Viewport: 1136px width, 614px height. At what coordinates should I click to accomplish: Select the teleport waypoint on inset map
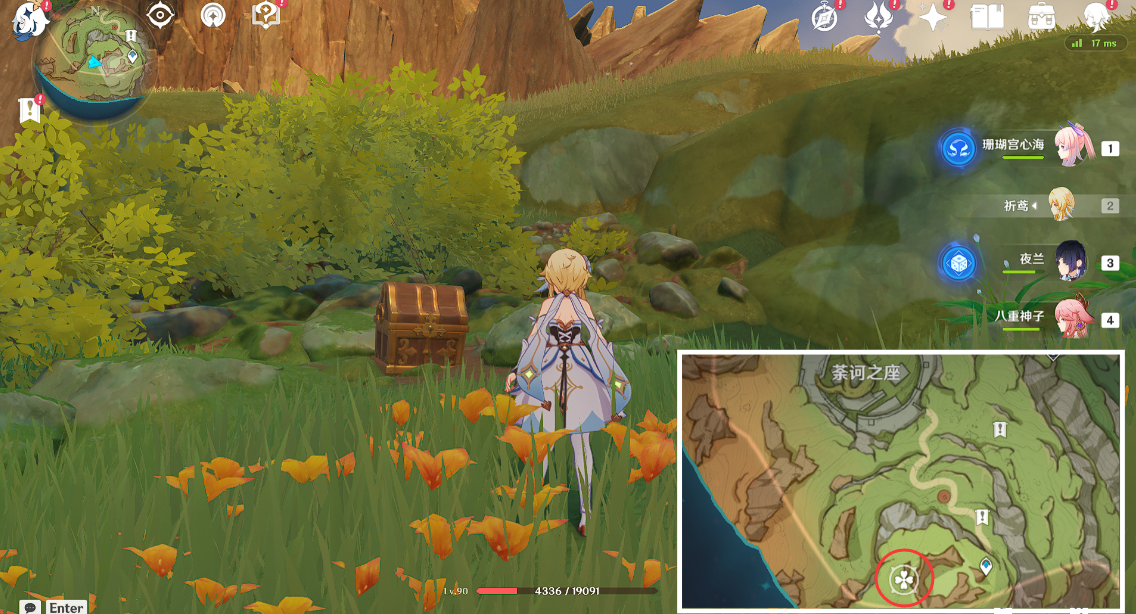[986, 567]
